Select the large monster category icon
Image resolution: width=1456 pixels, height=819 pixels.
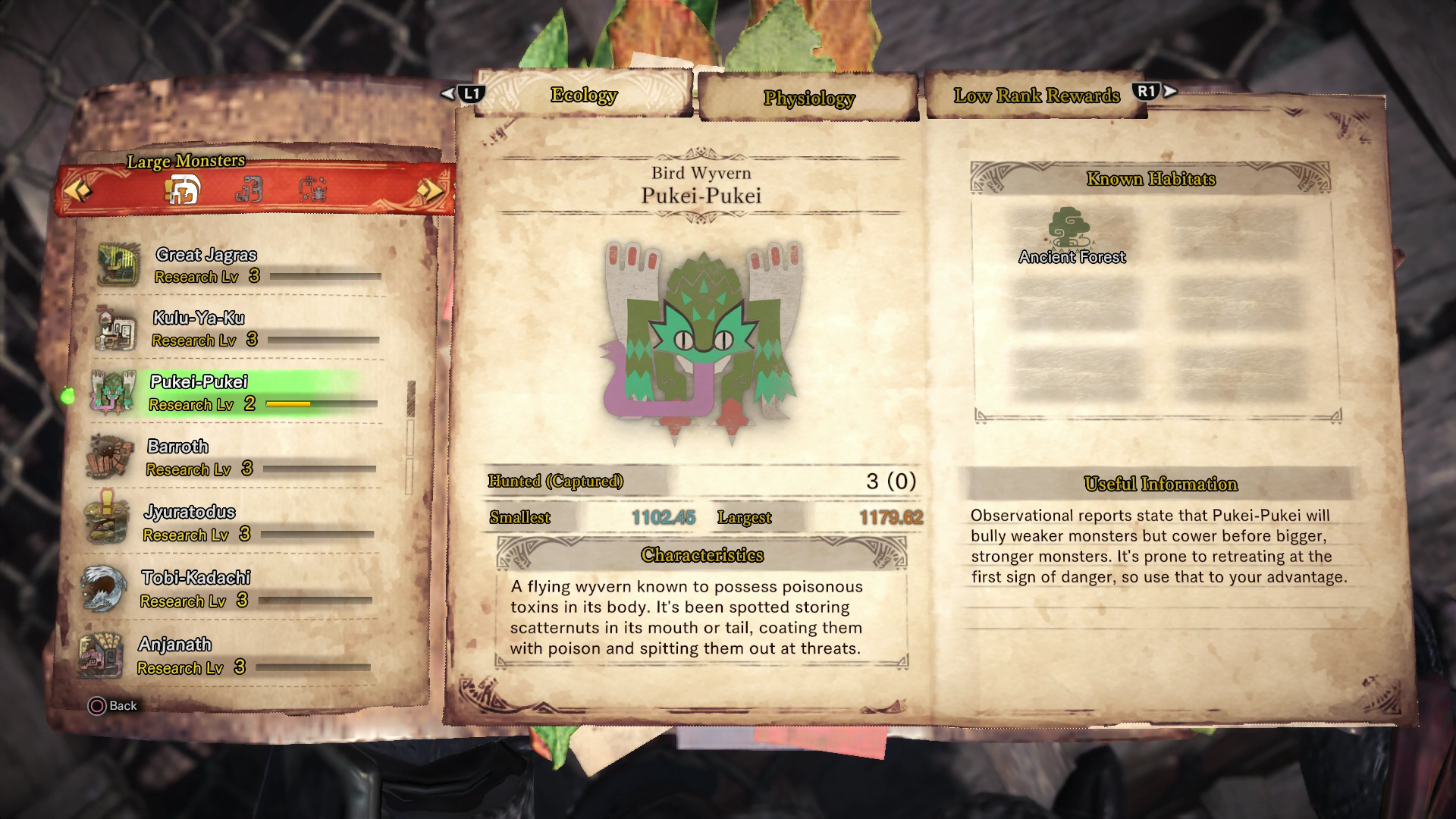(184, 190)
